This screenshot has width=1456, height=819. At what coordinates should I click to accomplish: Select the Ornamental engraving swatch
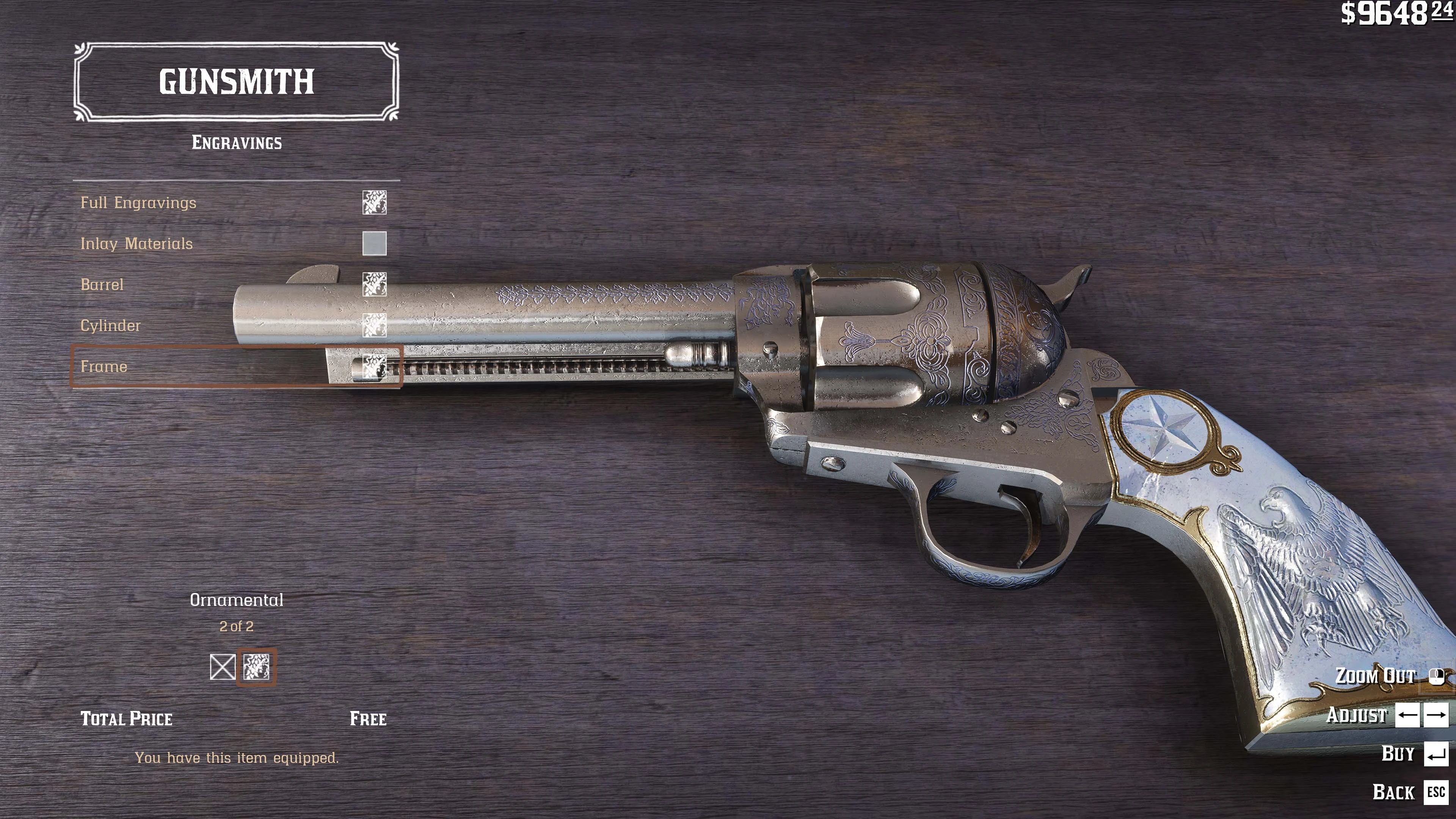tap(257, 667)
